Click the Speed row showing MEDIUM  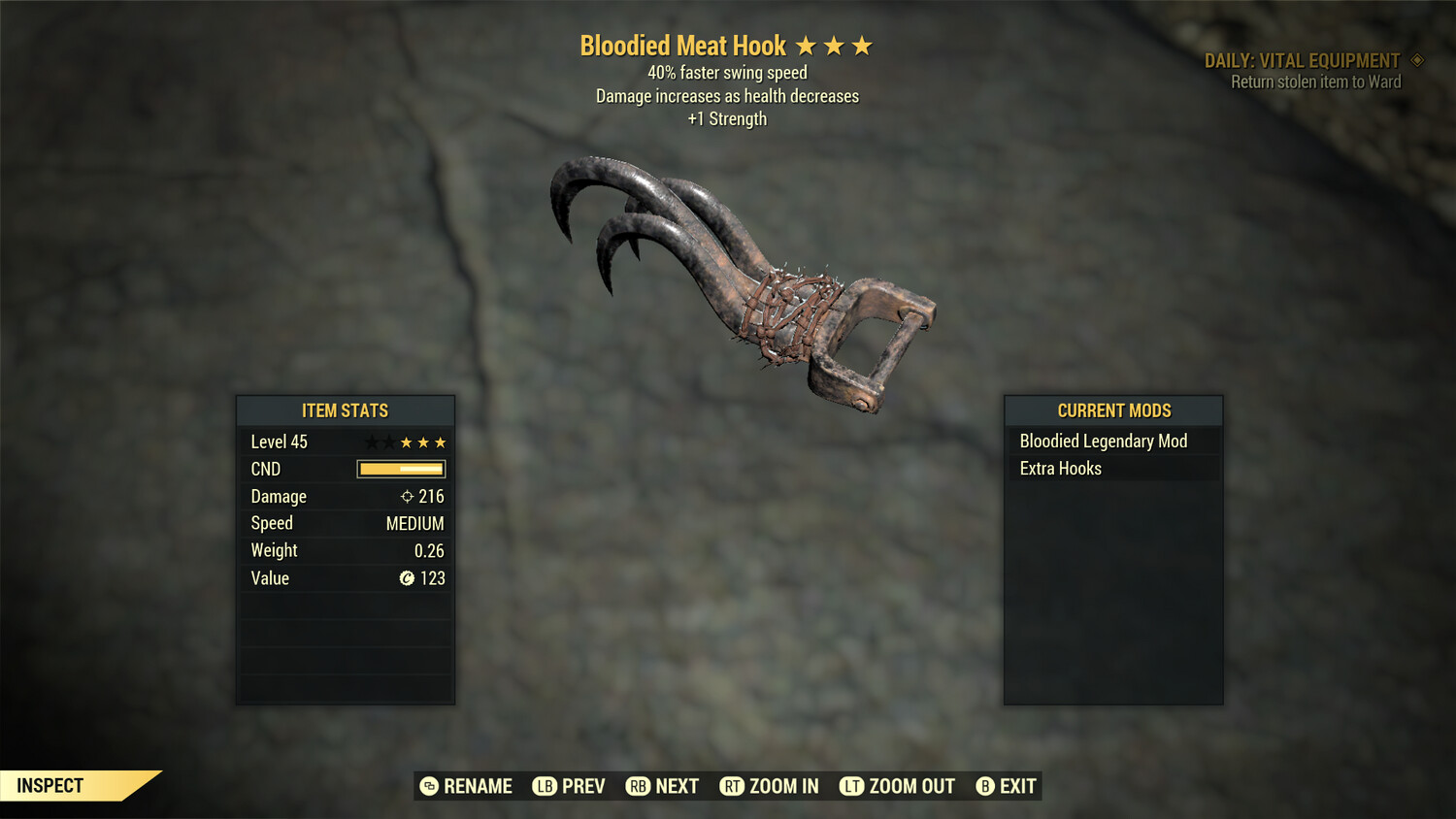coord(346,523)
